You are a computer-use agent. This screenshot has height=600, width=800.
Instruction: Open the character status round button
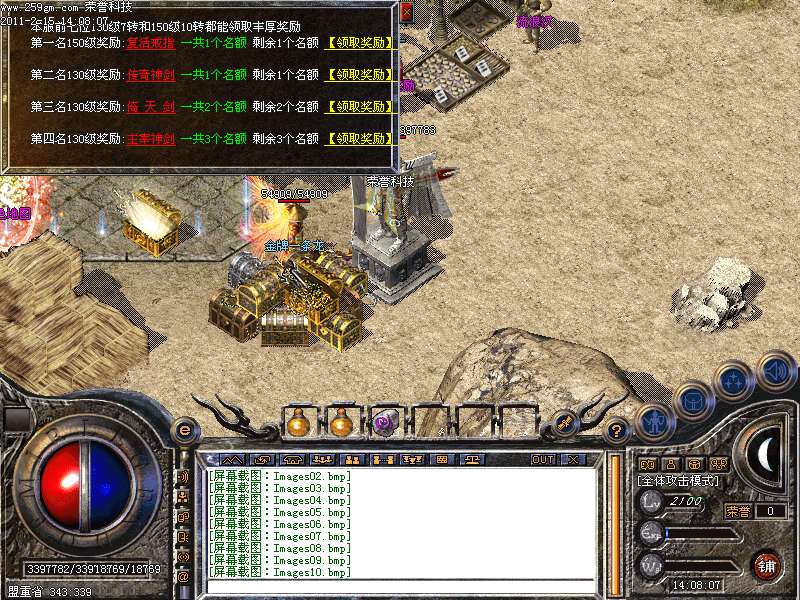pyautogui.click(x=653, y=420)
